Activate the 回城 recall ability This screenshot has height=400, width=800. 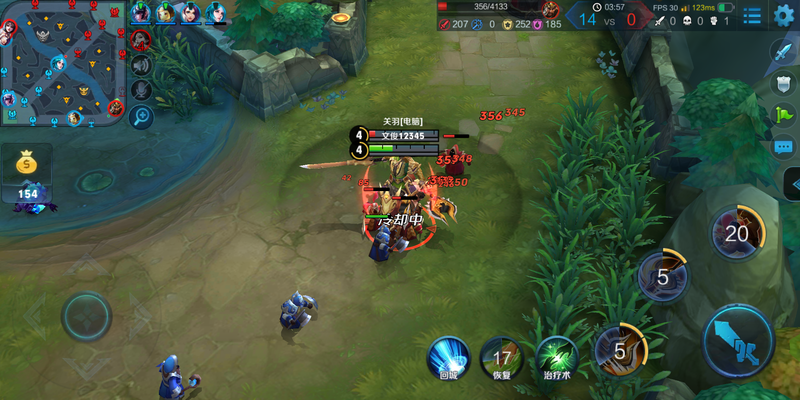[448, 357]
